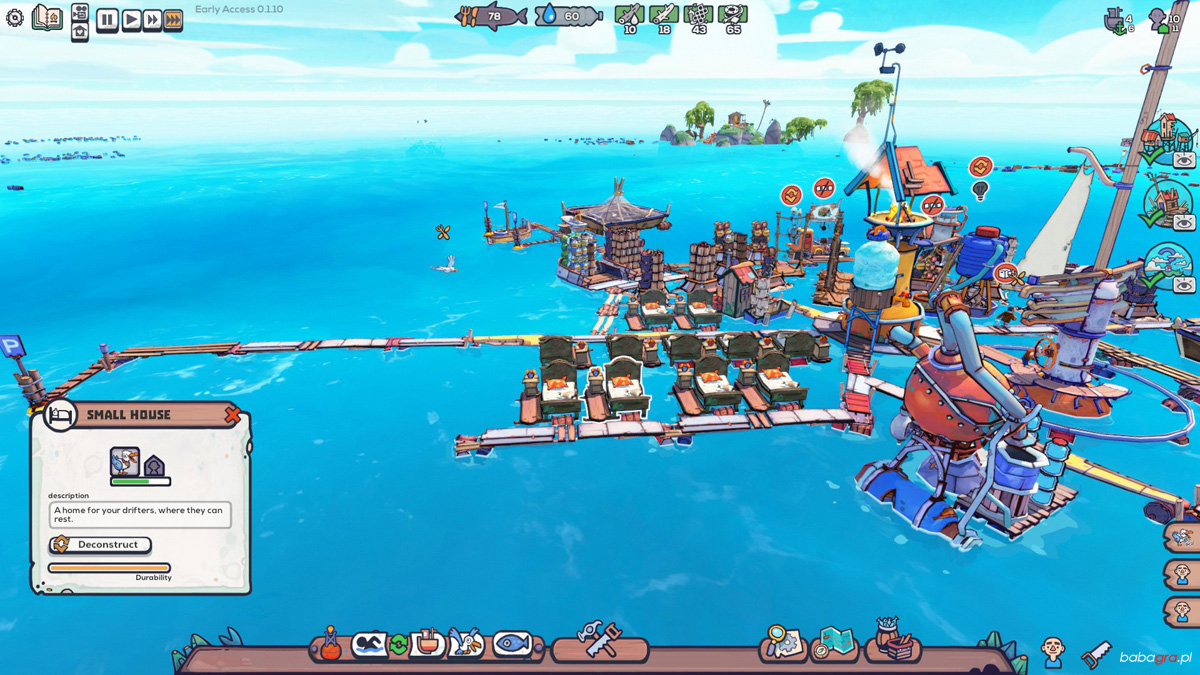Select the seagull drifter portrait in panel
Screen dimensions: 1200x675
(x=125, y=462)
